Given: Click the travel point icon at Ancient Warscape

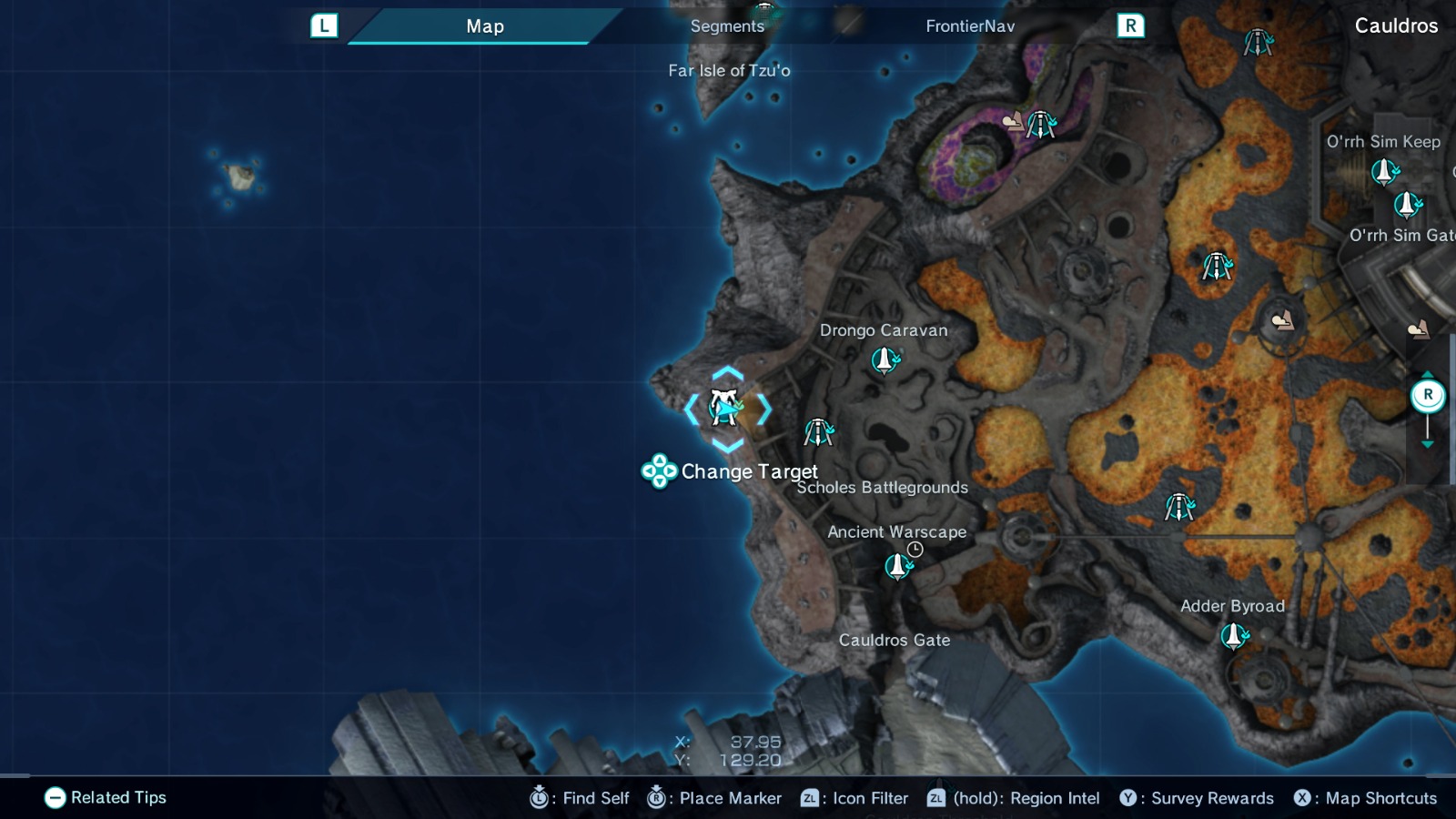Looking at the screenshot, I should [x=897, y=566].
